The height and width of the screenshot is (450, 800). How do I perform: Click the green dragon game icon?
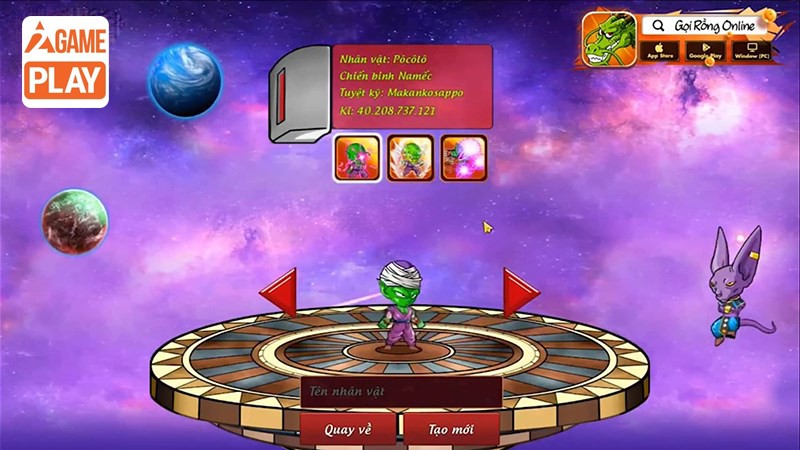click(x=608, y=39)
